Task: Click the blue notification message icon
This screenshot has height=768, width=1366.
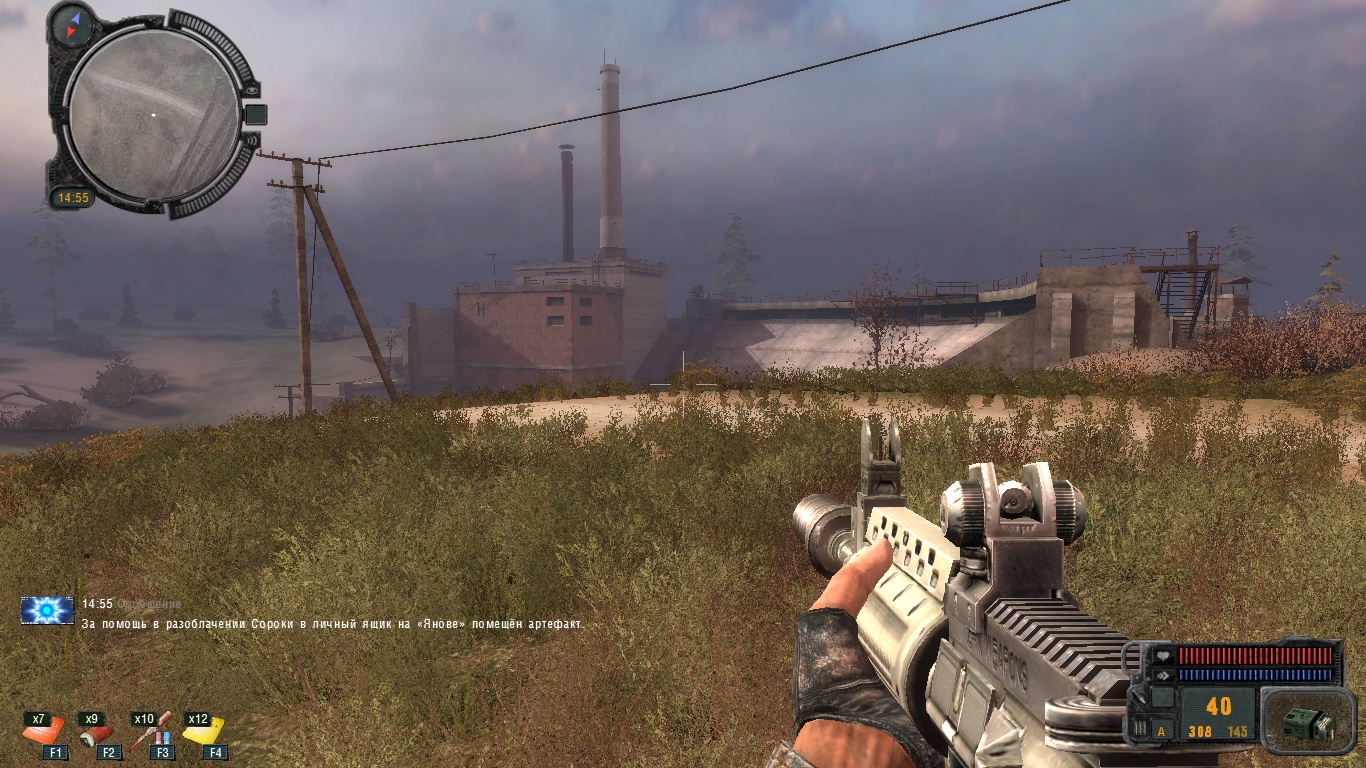Action: pos(47,610)
